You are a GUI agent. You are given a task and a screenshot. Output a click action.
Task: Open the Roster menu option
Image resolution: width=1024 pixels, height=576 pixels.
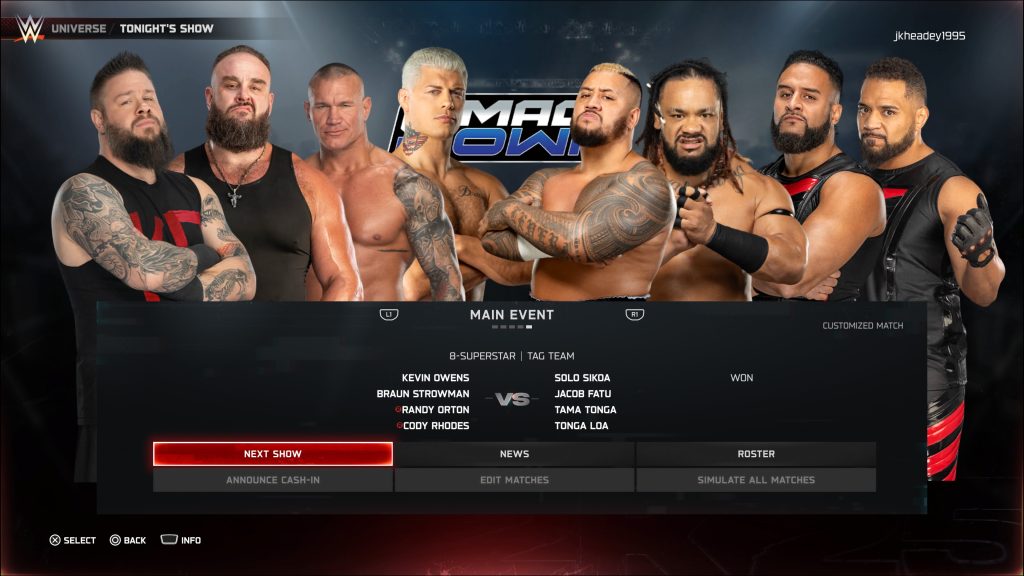756,454
